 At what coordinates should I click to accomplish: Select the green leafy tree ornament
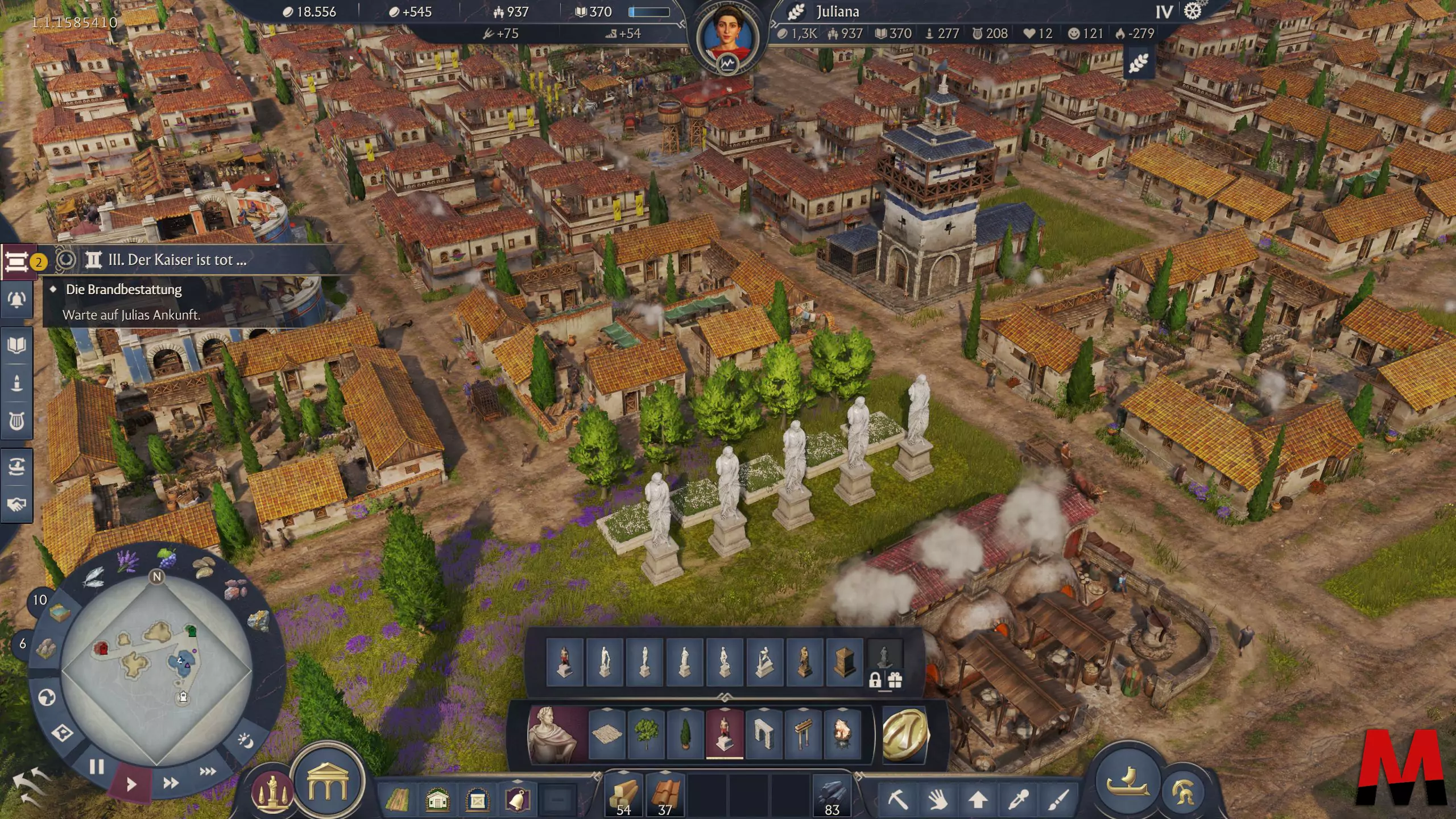(x=646, y=734)
